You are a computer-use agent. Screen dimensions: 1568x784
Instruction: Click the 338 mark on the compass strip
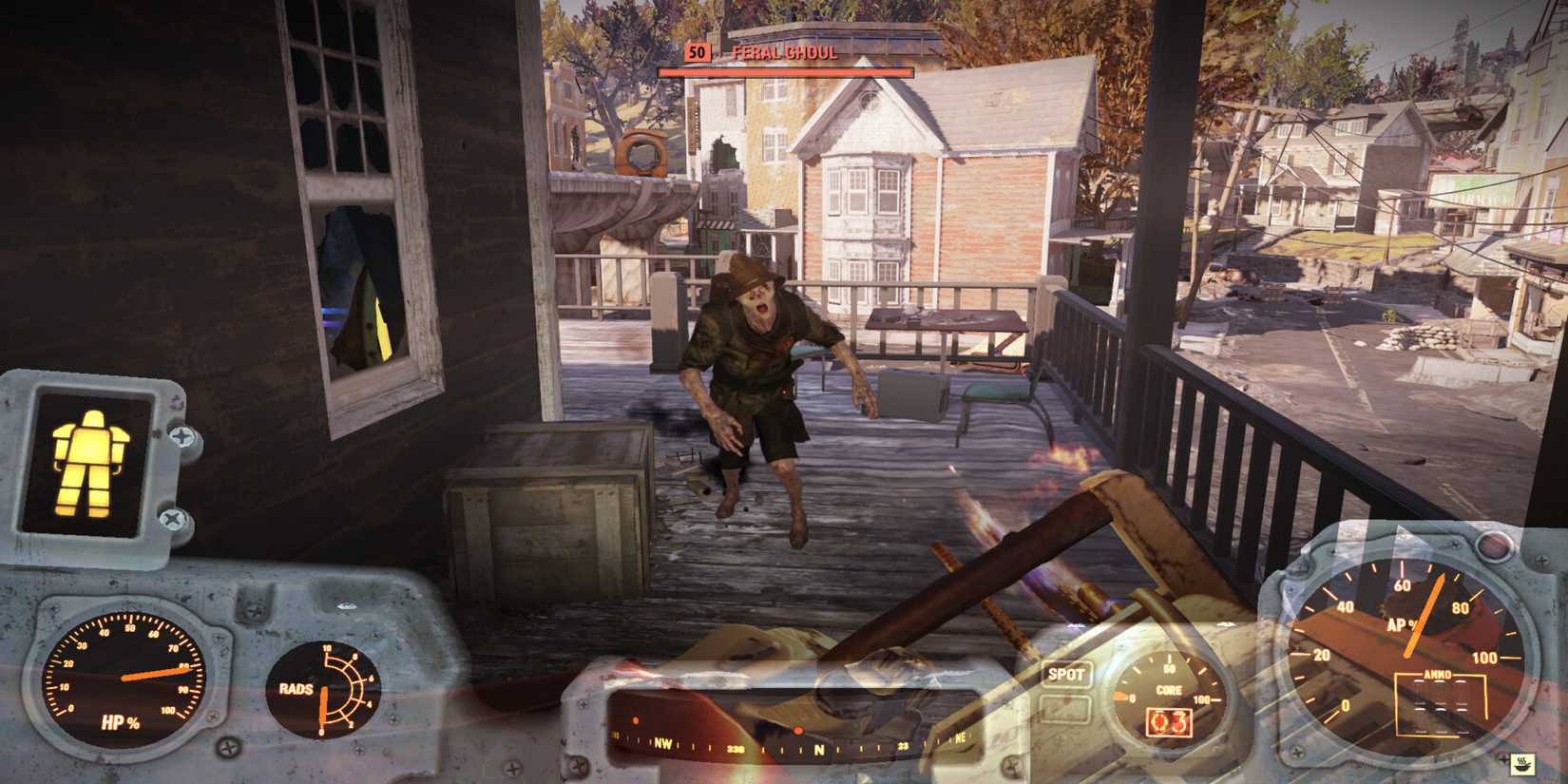[x=735, y=749]
